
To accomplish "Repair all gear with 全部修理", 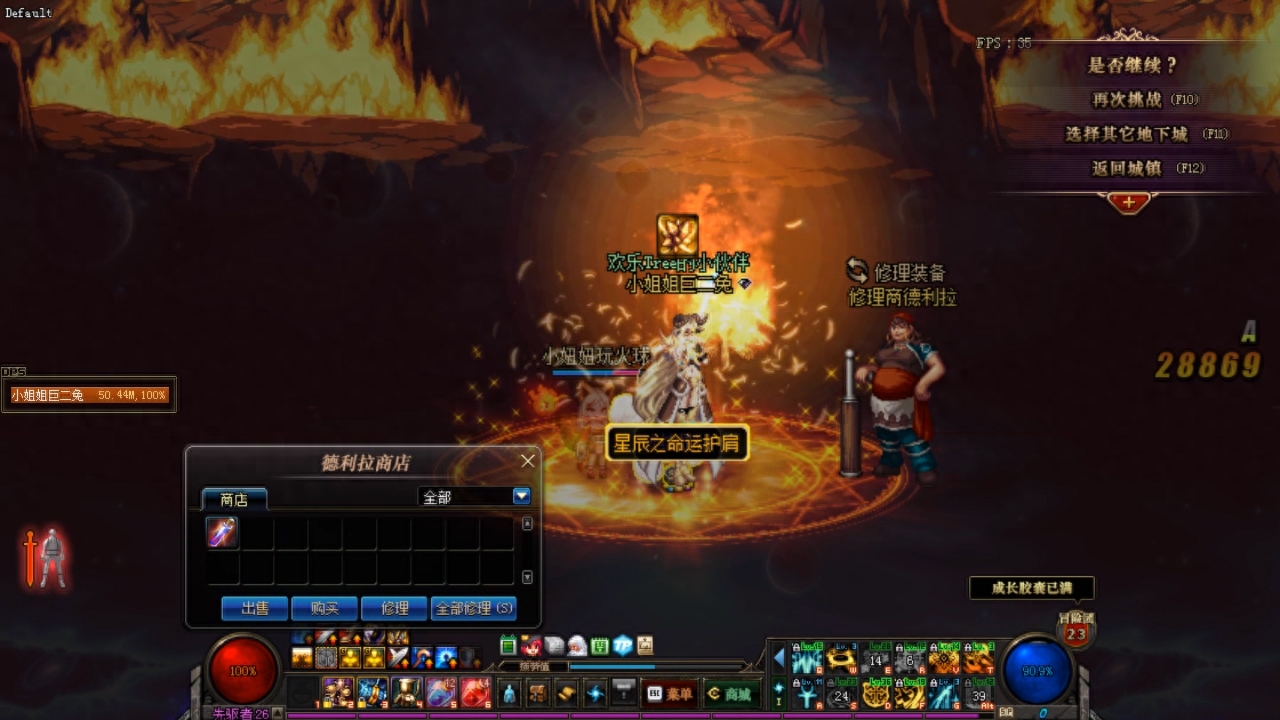I will tap(473, 608).
